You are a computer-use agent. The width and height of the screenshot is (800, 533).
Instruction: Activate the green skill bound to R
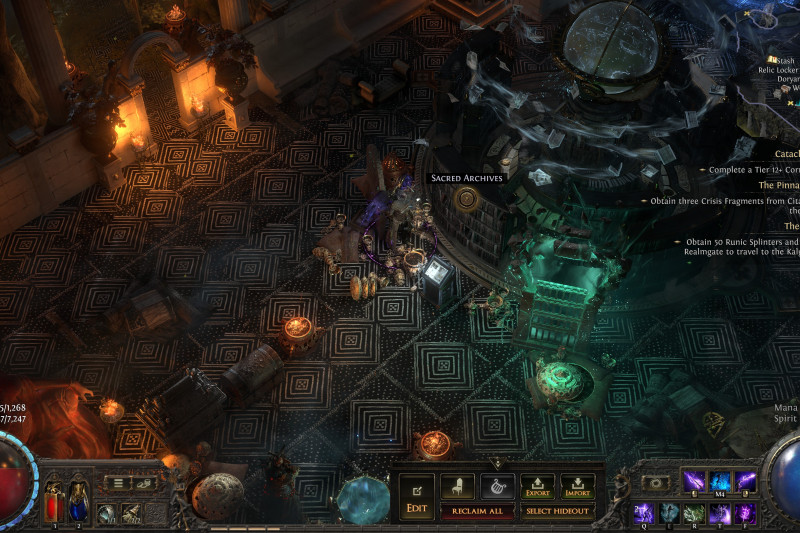coord(694,513)
